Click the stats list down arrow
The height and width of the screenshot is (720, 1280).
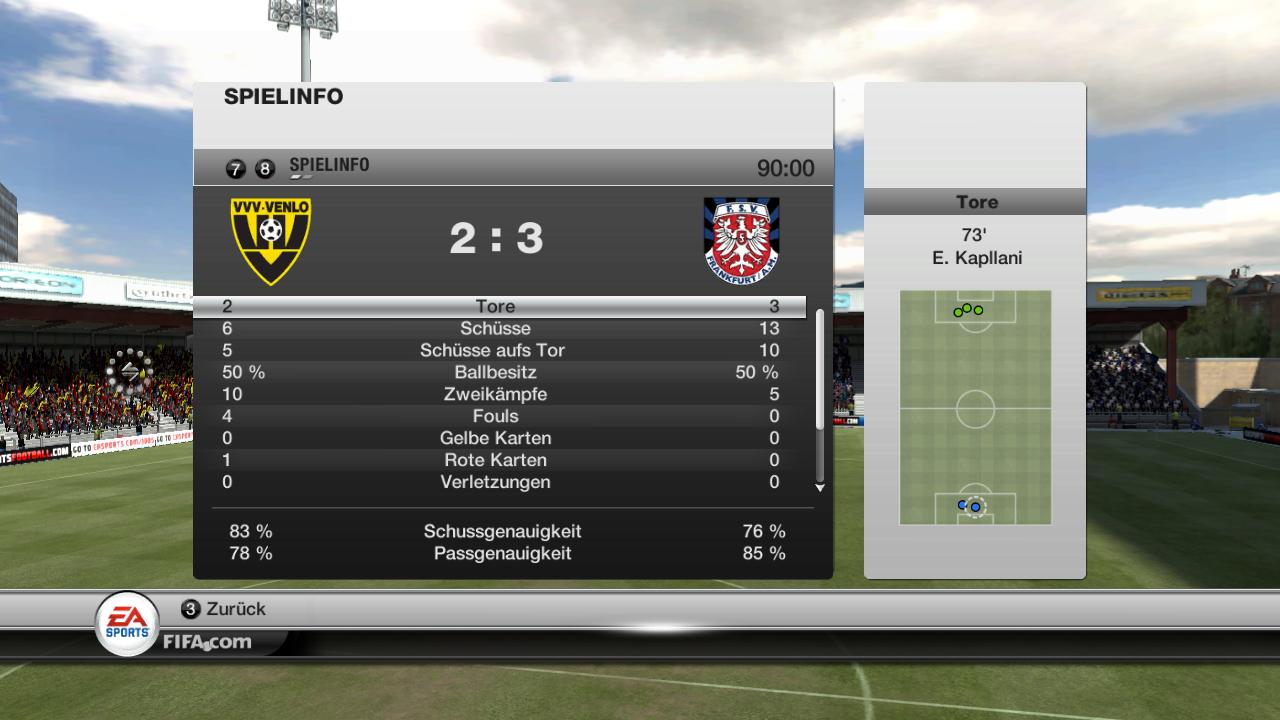click(820, 488)
